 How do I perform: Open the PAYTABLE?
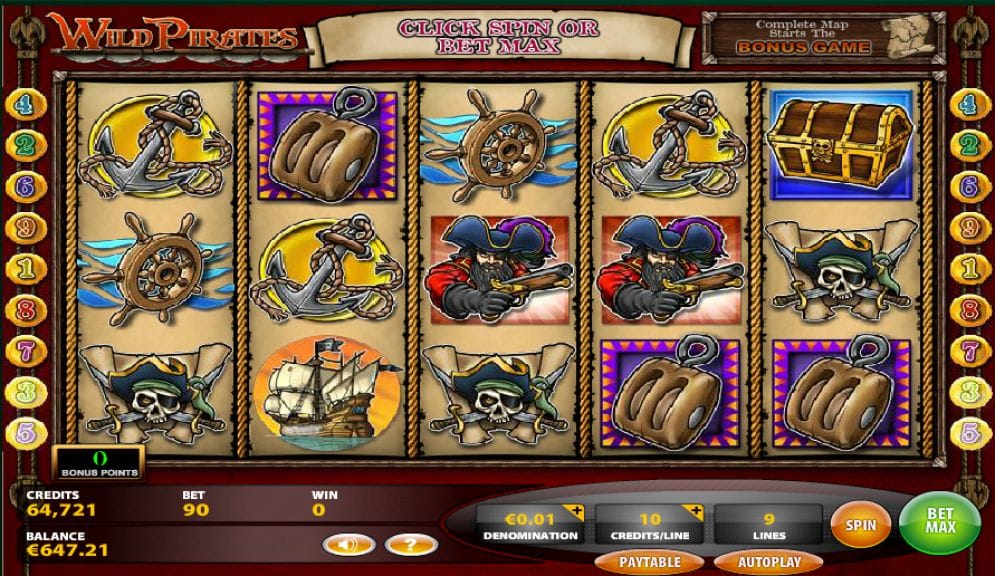click(649, 562)
